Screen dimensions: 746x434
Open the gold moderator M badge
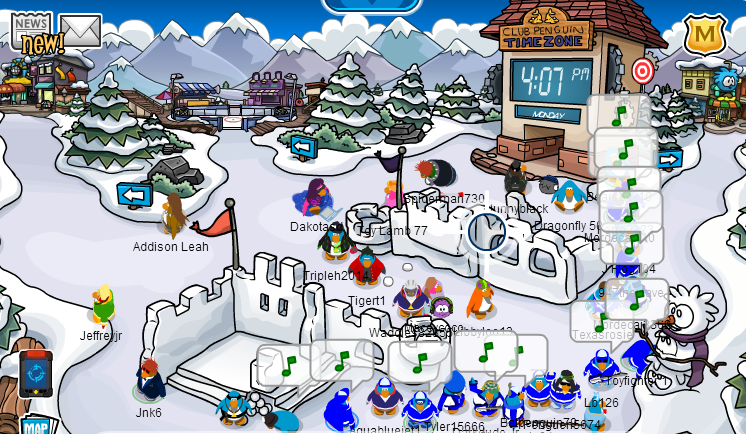(704, 35)
